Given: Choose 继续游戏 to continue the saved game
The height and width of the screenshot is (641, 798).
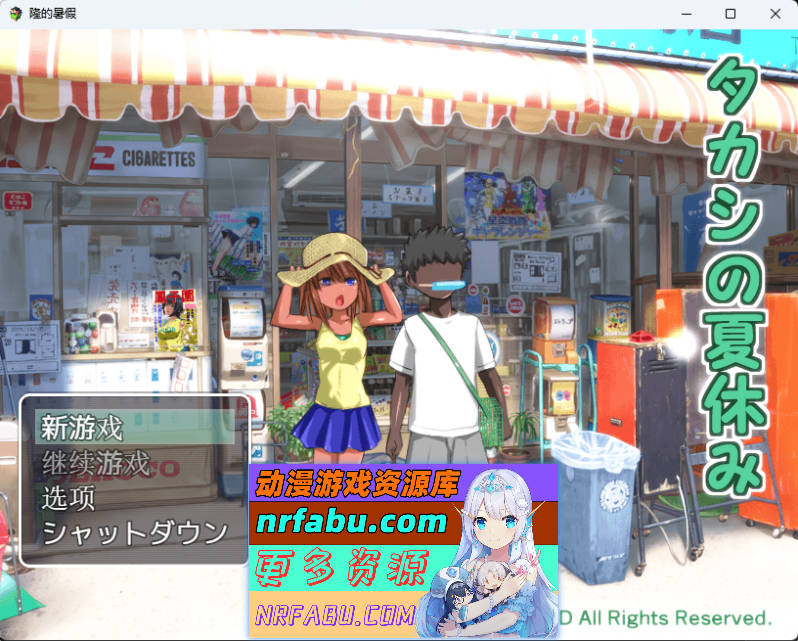Looking at the screenshot, I should pyautogui.click(x=96, y=463).
